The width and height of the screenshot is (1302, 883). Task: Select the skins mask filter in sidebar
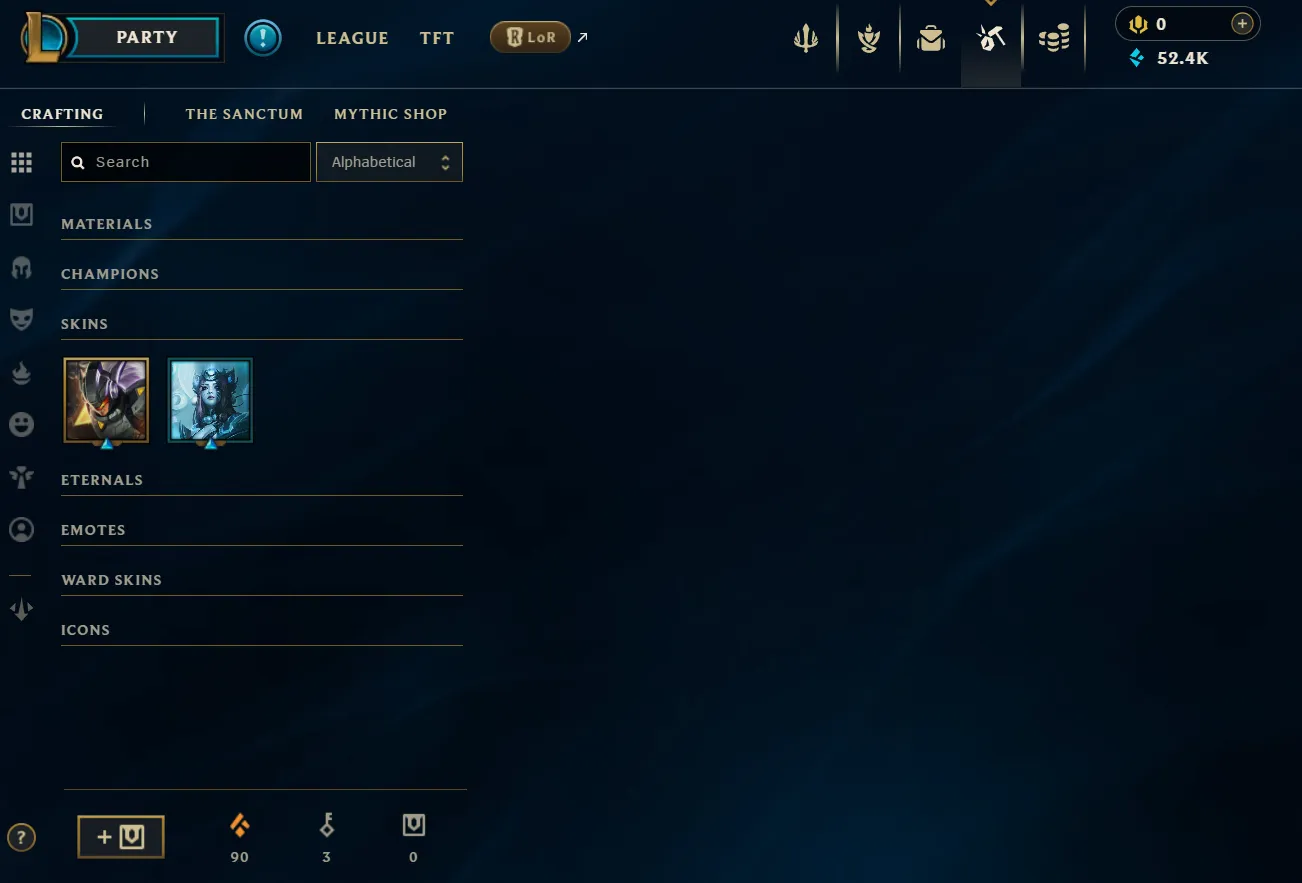pyautogui.click(x=21, y=319)
